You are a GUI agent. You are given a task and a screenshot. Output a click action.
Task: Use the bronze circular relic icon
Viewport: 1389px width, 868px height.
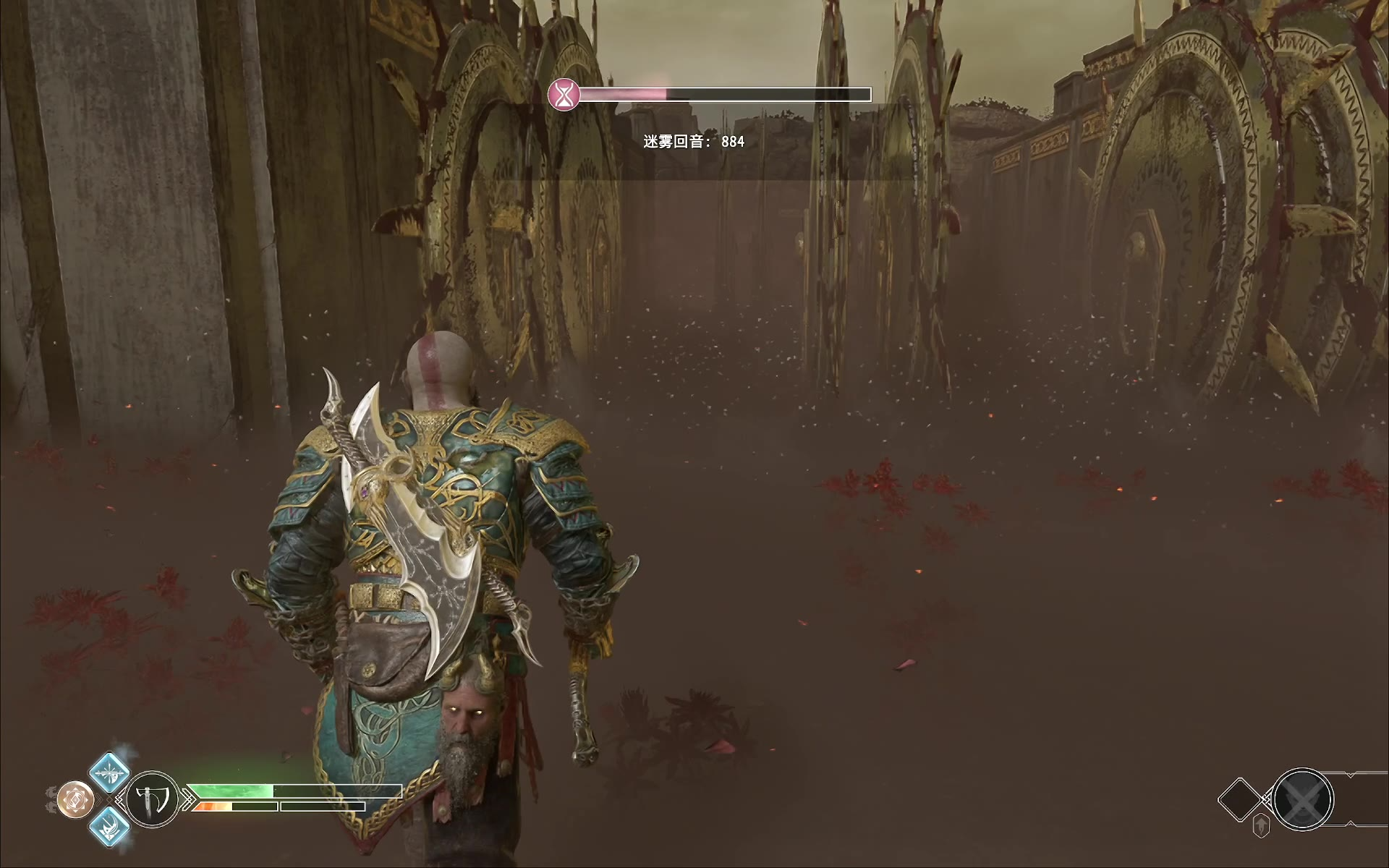click(x=76, y=799)
